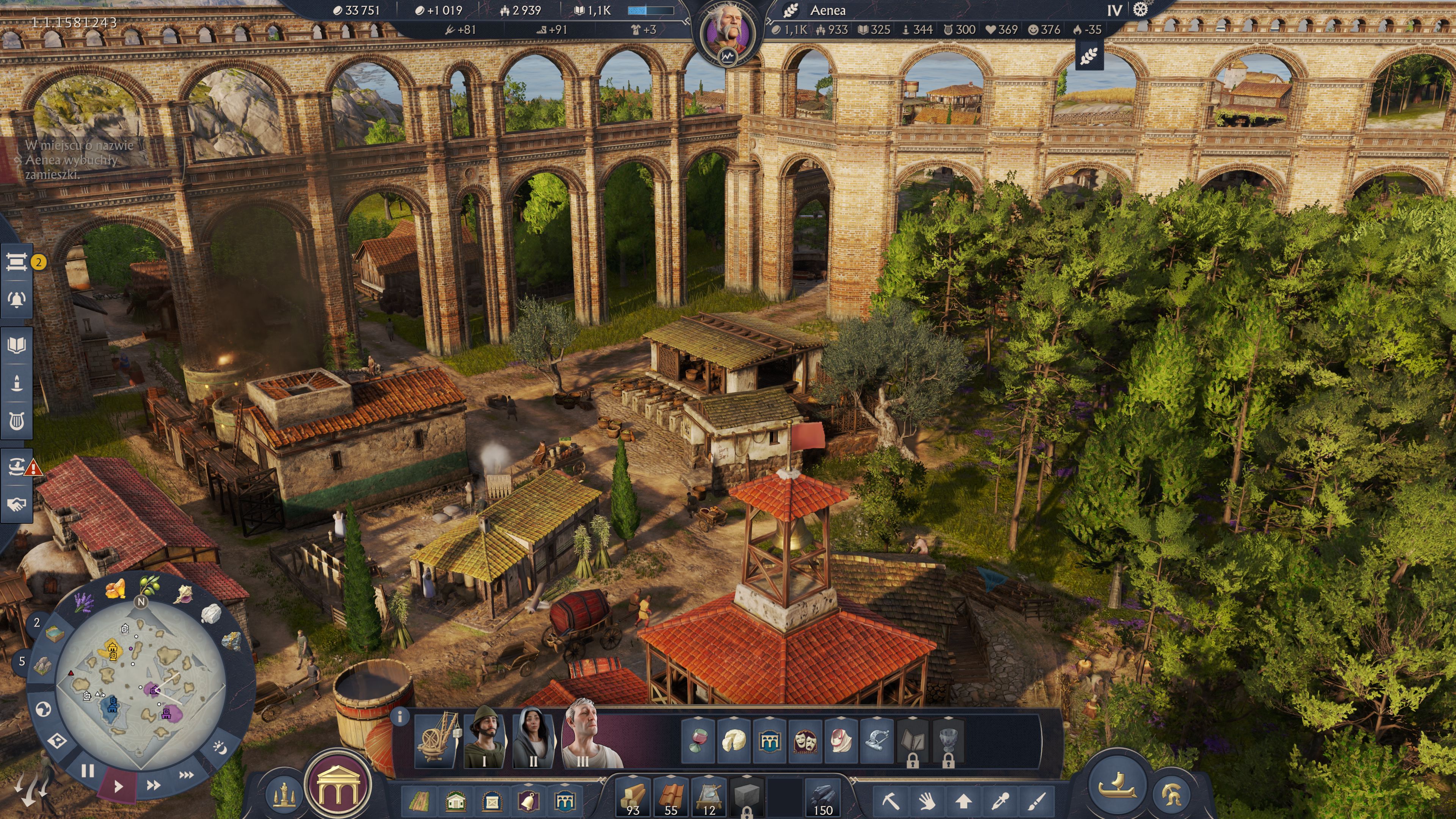Show the alarm bell notifications

click(x=16, y=299)
